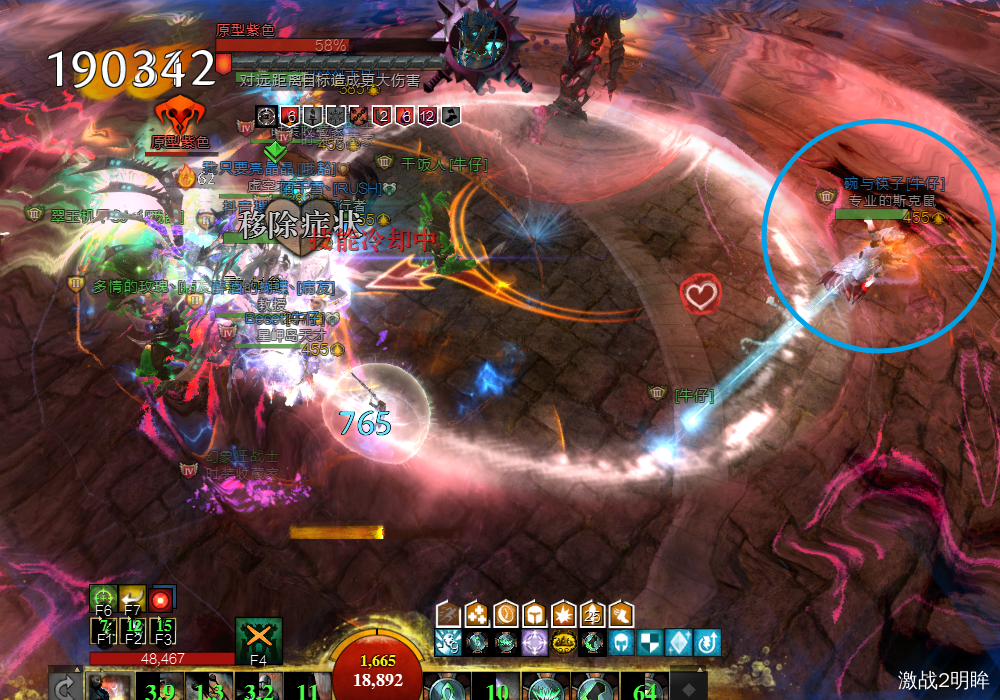Select the skill slot showing cooldown 64
This screenshot has height=700, width=1000.
click(x=644, y=688)
